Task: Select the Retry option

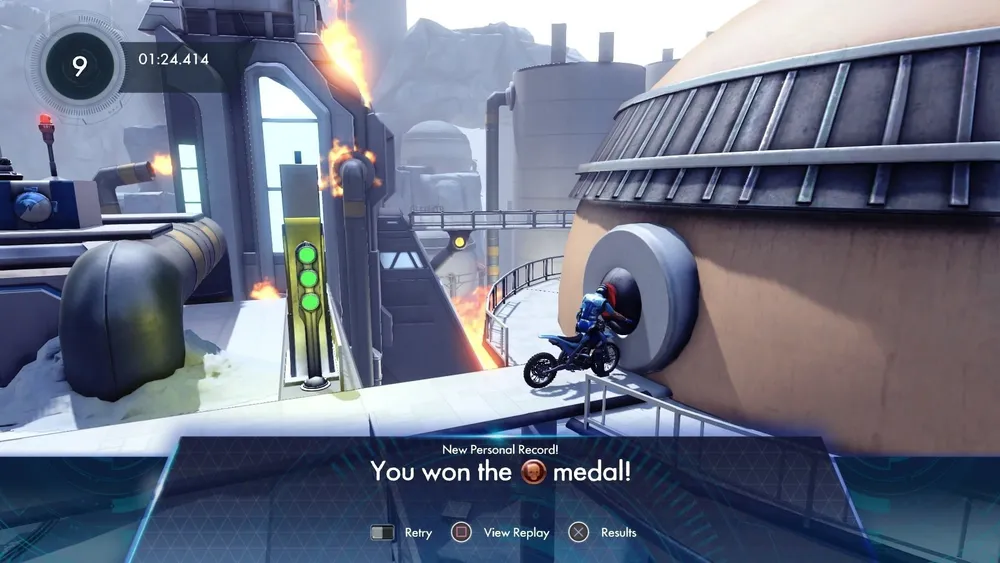Action: [402, 532]
